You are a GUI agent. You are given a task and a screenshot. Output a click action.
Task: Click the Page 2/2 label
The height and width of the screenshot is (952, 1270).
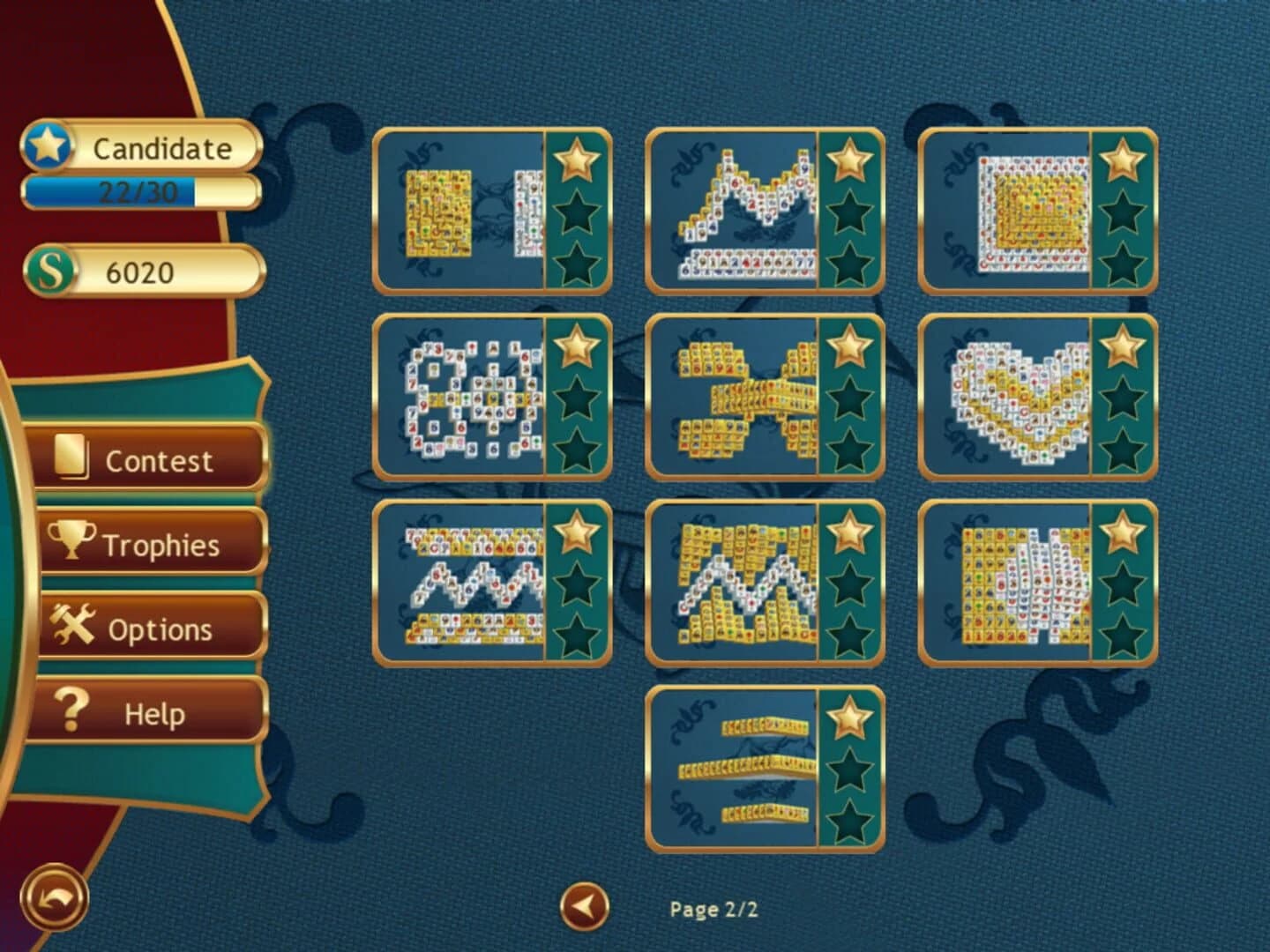[715, 909]
